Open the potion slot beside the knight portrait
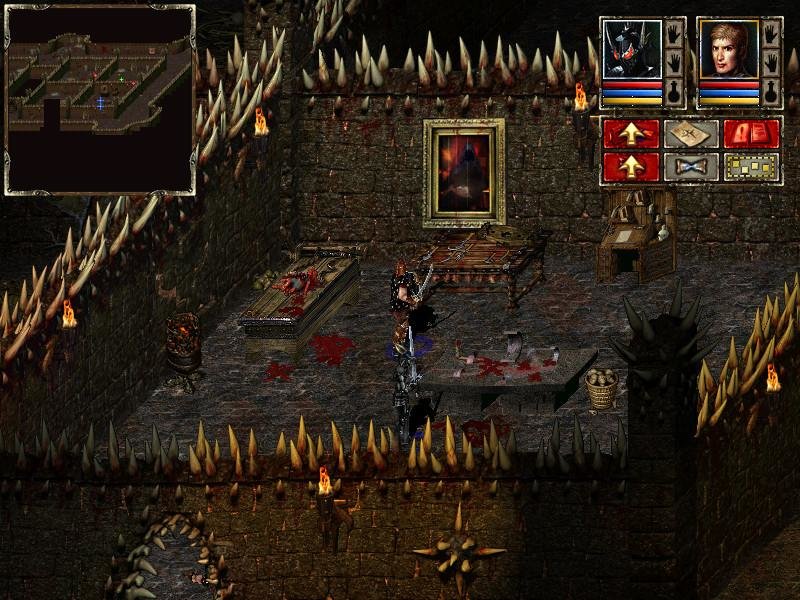800x600 pixels. (x=674, y=93)
